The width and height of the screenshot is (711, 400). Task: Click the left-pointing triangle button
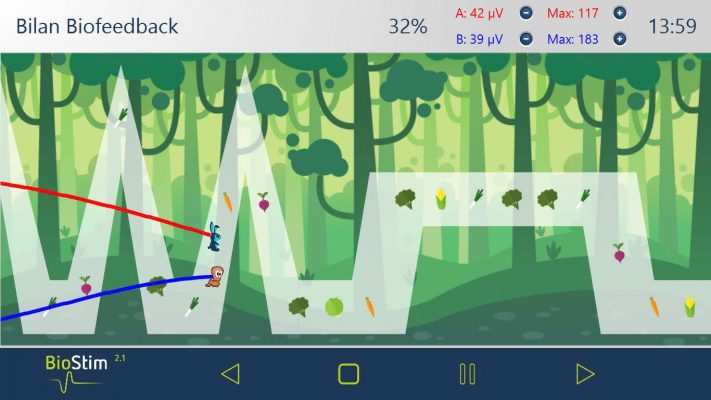[x=230, y=374]
